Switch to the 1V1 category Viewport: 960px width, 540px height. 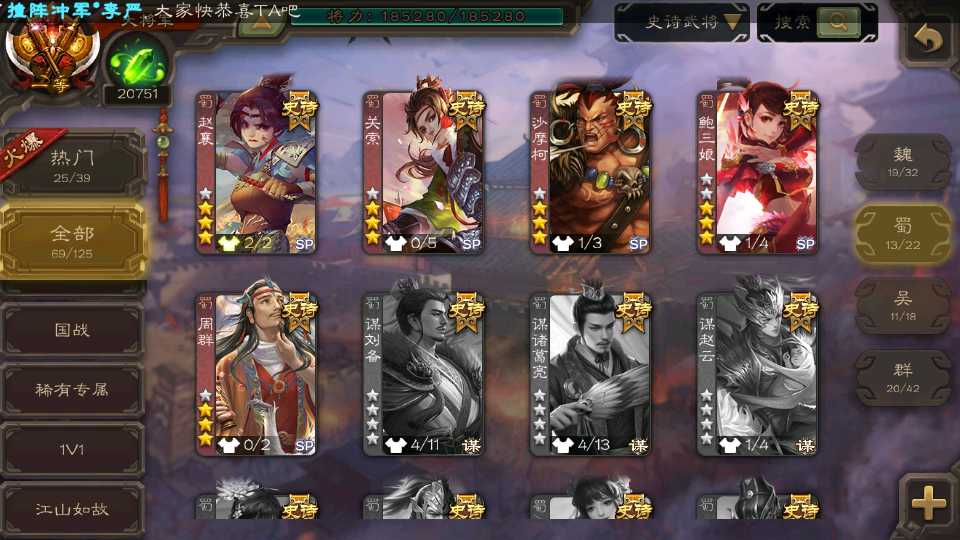[72, 449]
